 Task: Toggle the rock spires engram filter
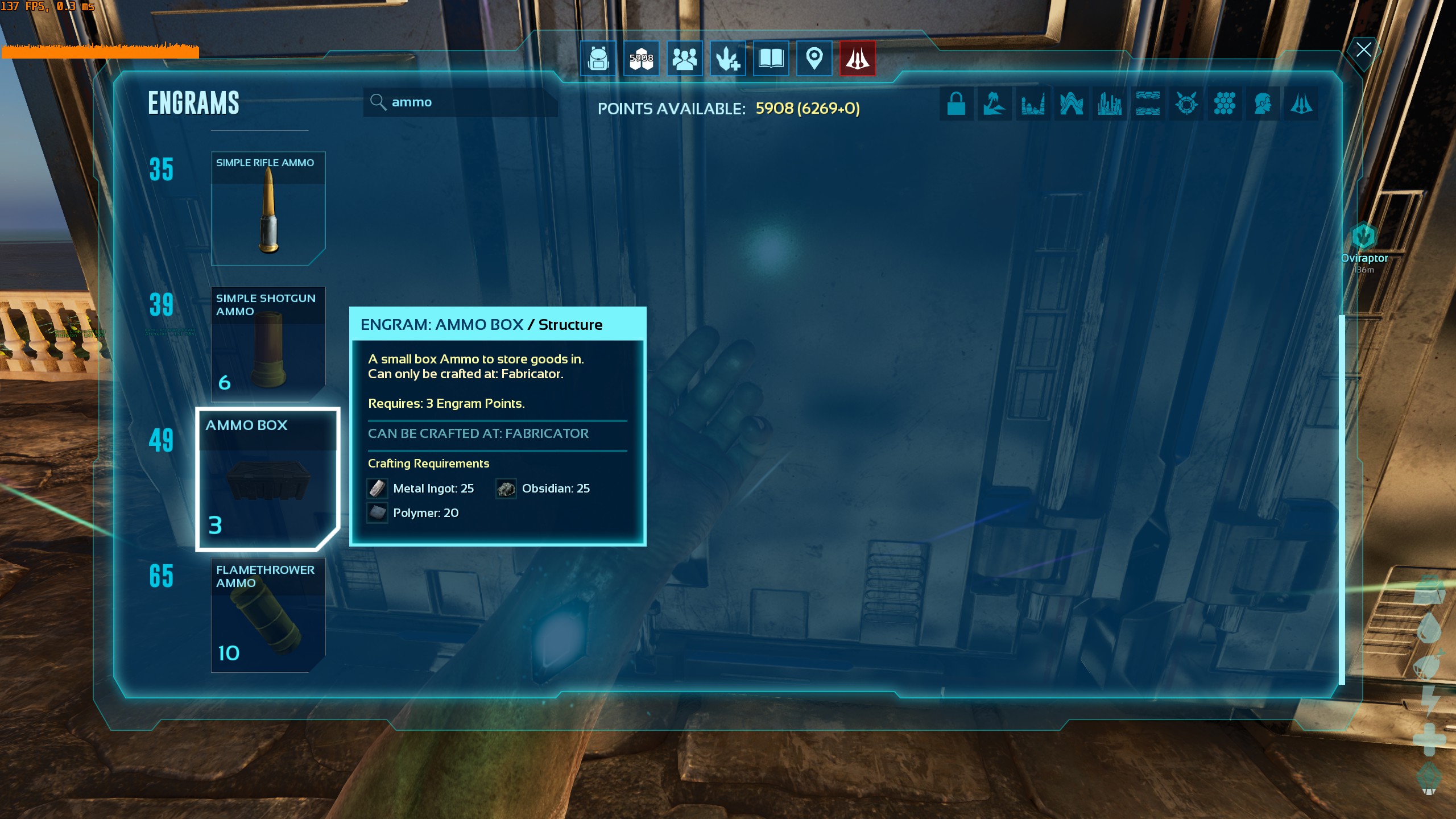1033,104
